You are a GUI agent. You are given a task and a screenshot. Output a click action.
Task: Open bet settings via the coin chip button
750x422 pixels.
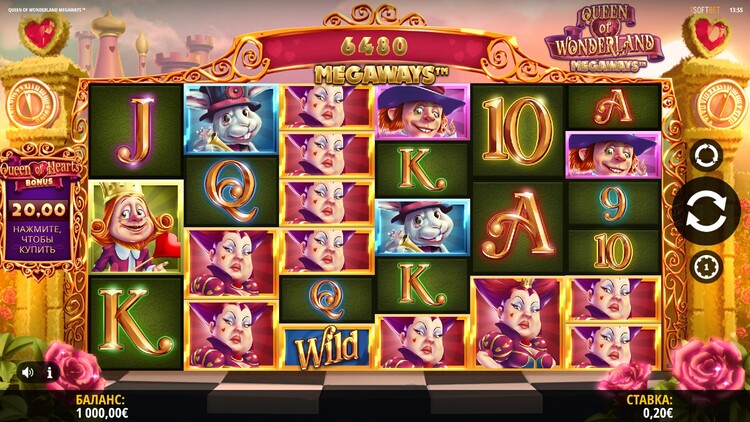point(706,267)
